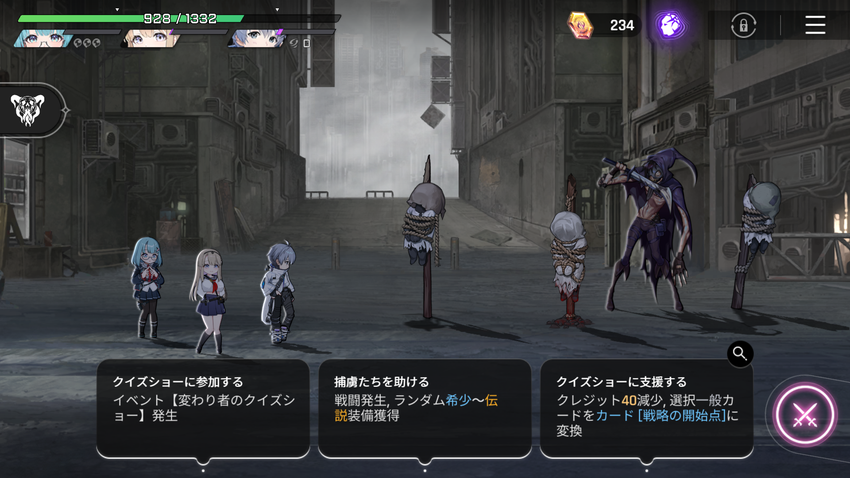Tap the purple orb icon

(670, 25)
